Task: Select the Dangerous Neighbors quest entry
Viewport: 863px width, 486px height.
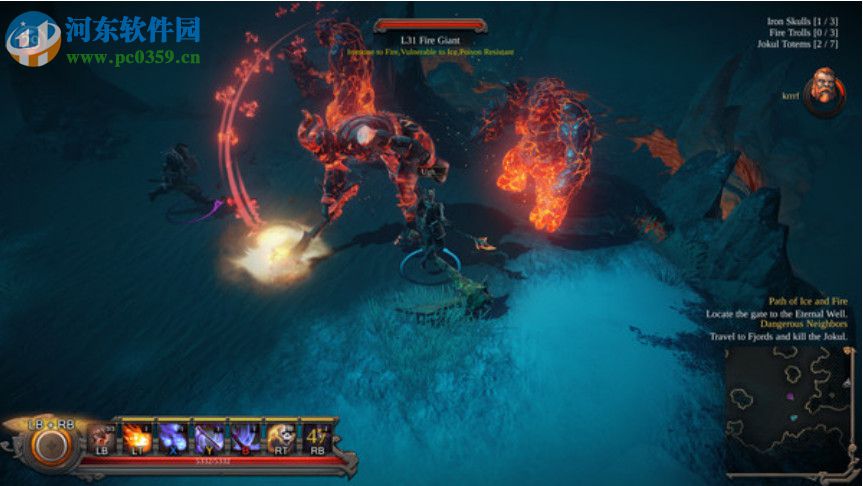Action: point(803,324)
